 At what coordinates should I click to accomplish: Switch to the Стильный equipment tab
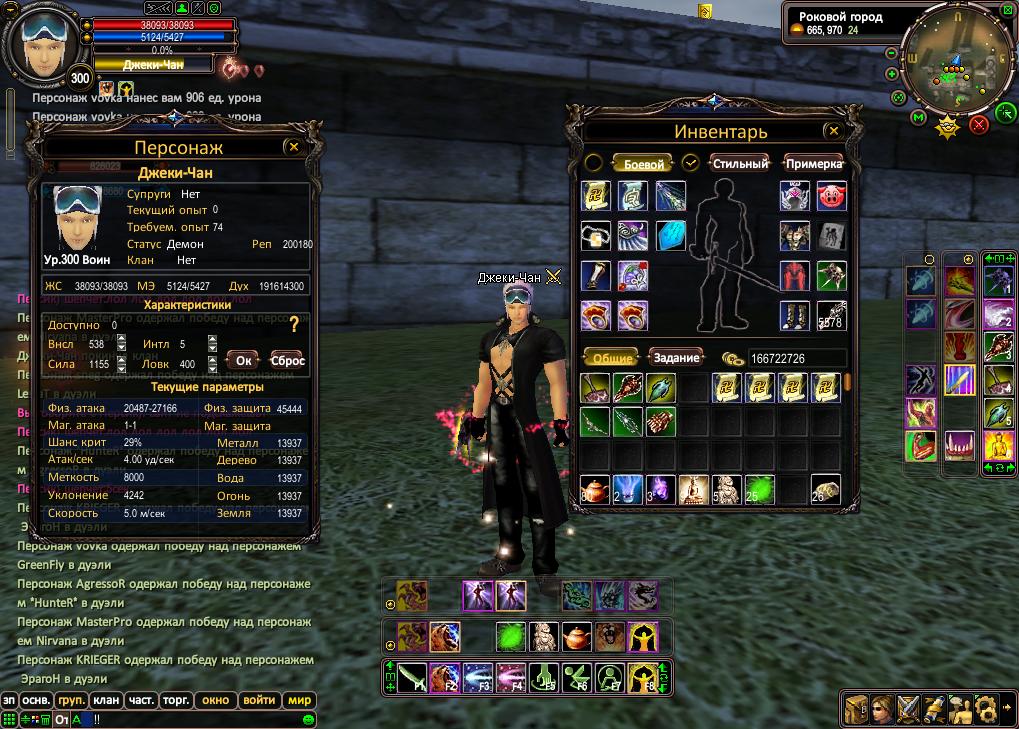740,164
